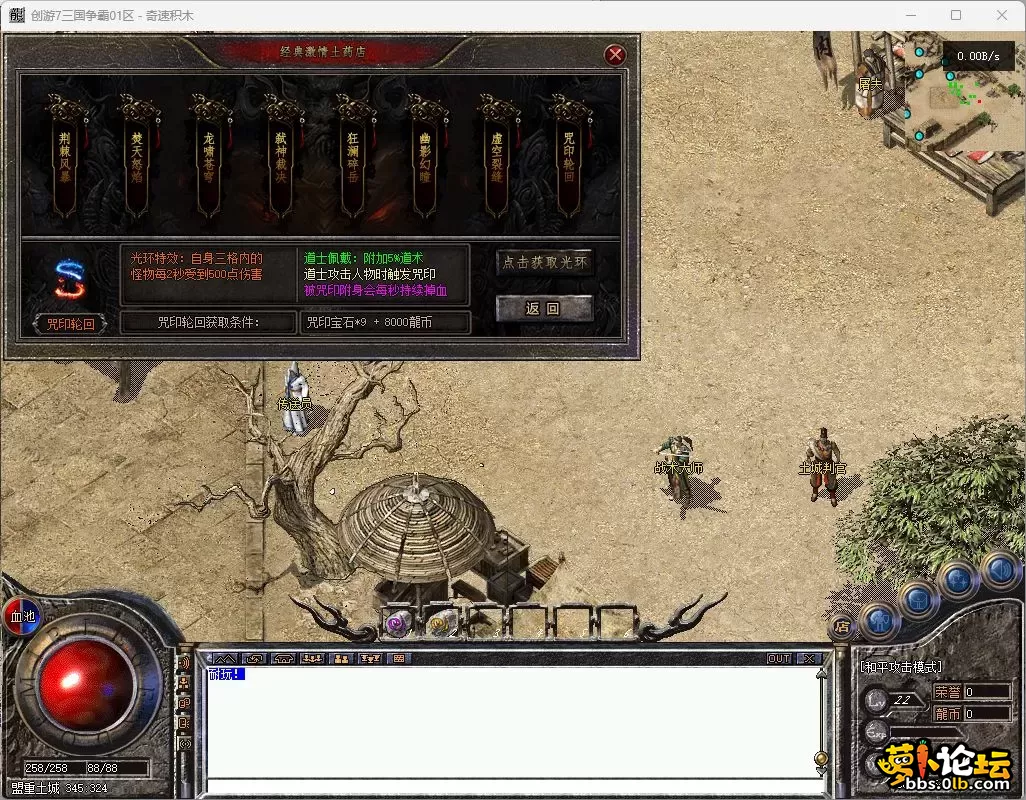
Task: Open the 店 shop icon
Action: coord(840,628)
